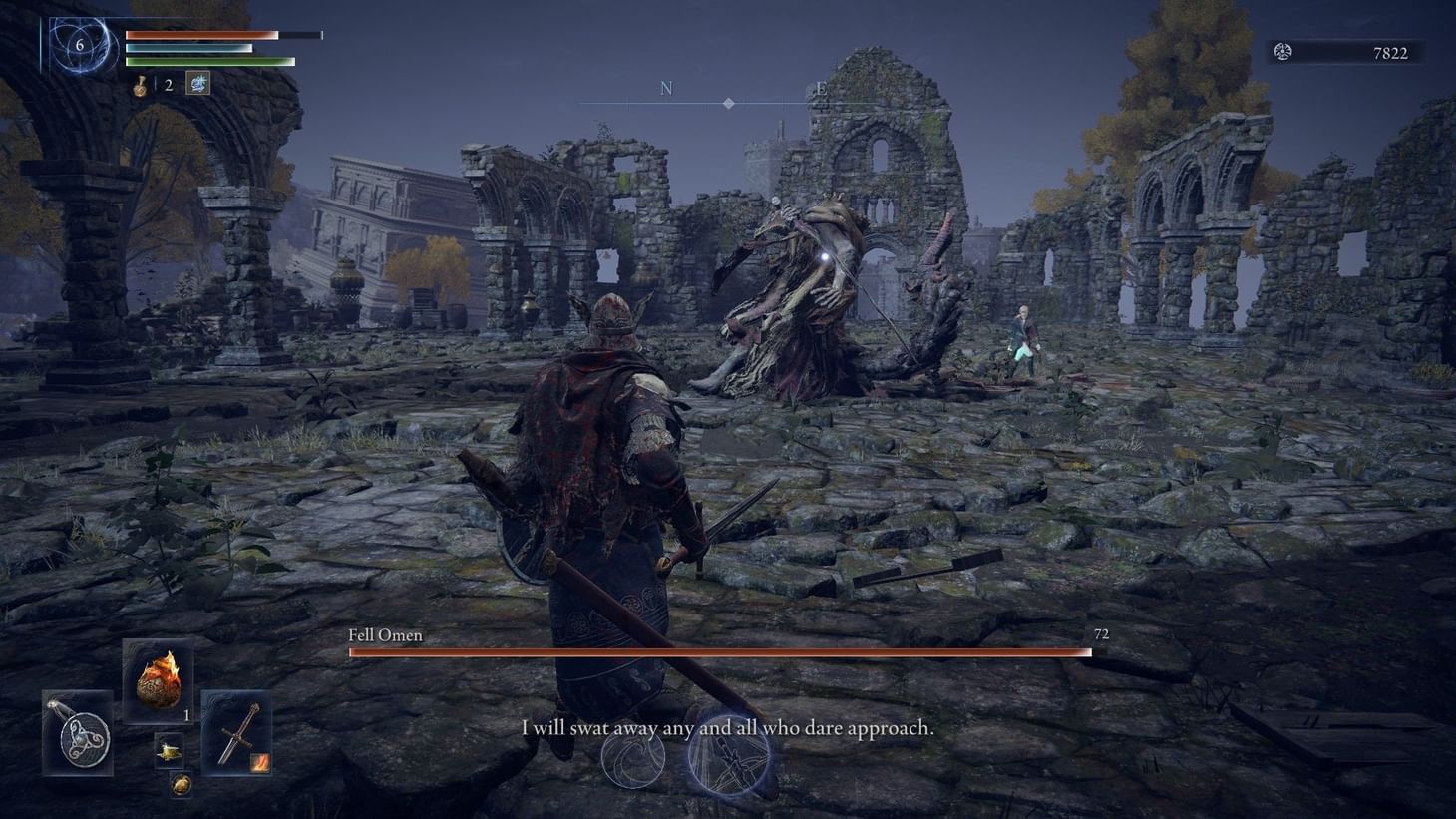Click the dialogue line about swatting away approachers
The image size is (1456, 819).
pyautogui.click(x=727, y=728)
